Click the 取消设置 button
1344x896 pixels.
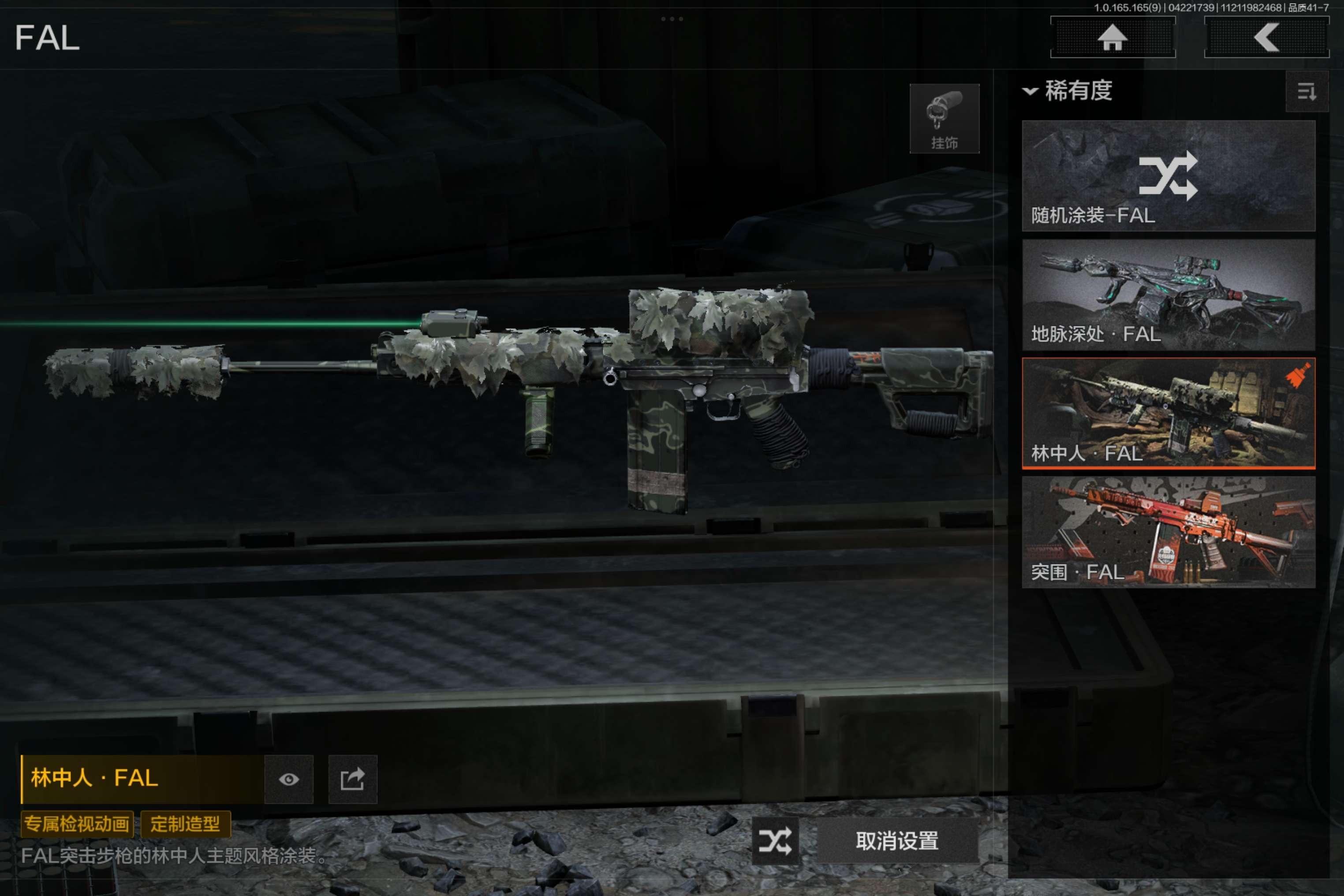[x=897, y=840]
